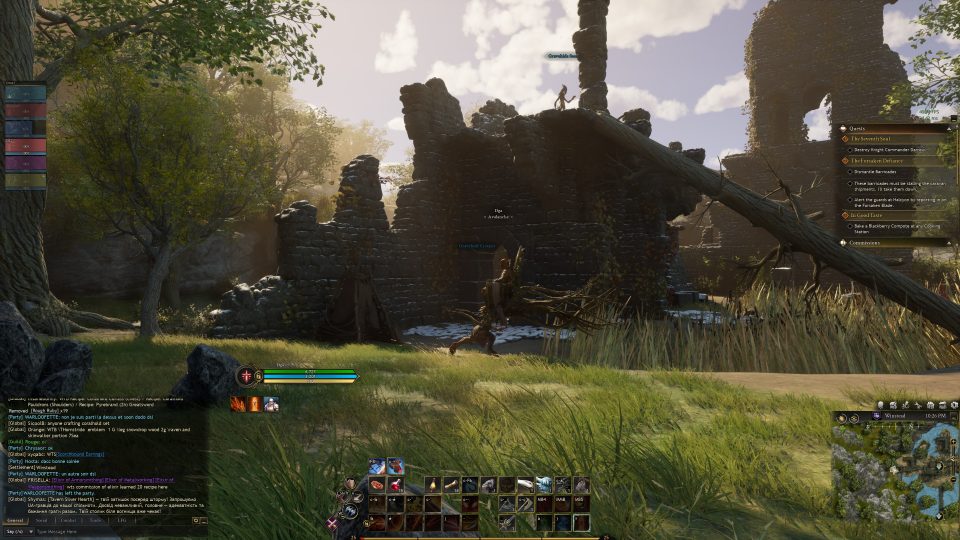This screenshot has height=540, width=960.
Task: Switch to the Combat chat tab
Action: click(68, 521)
